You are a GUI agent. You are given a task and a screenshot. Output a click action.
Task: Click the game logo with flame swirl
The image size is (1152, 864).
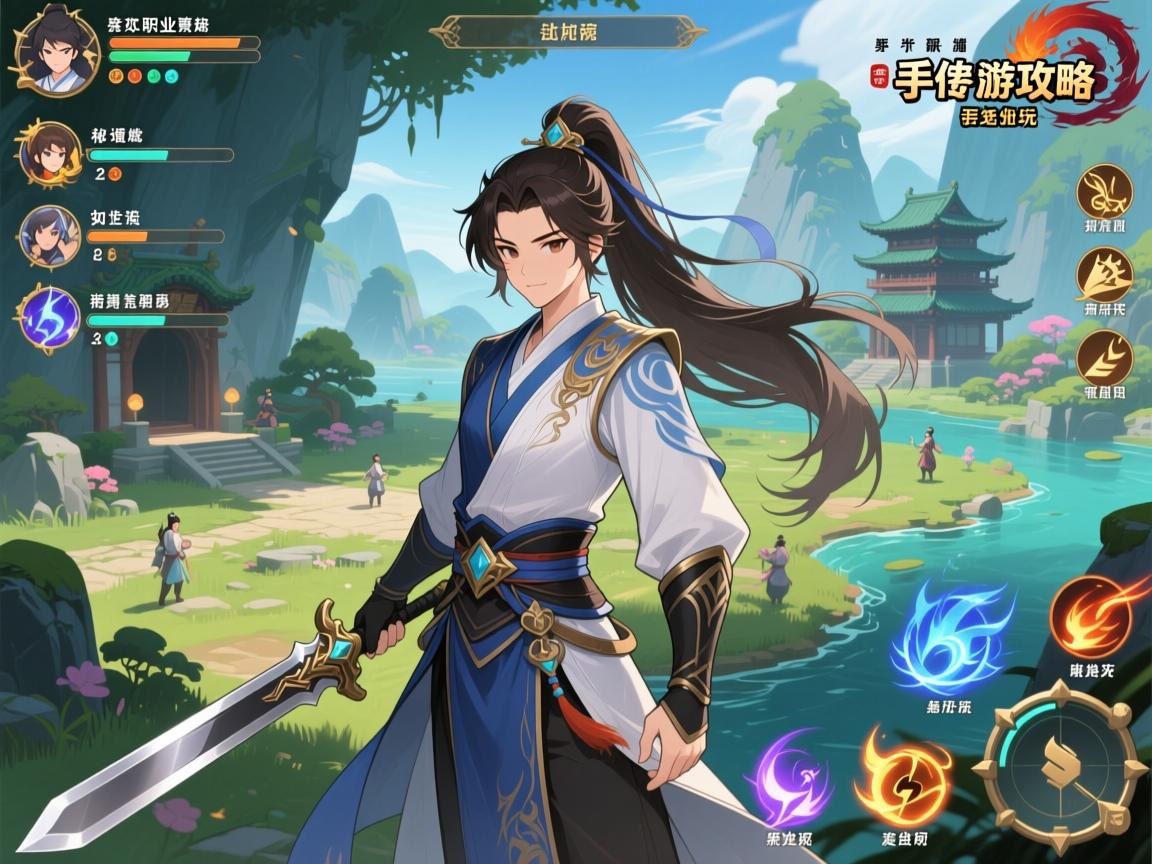pos(1010,82)
